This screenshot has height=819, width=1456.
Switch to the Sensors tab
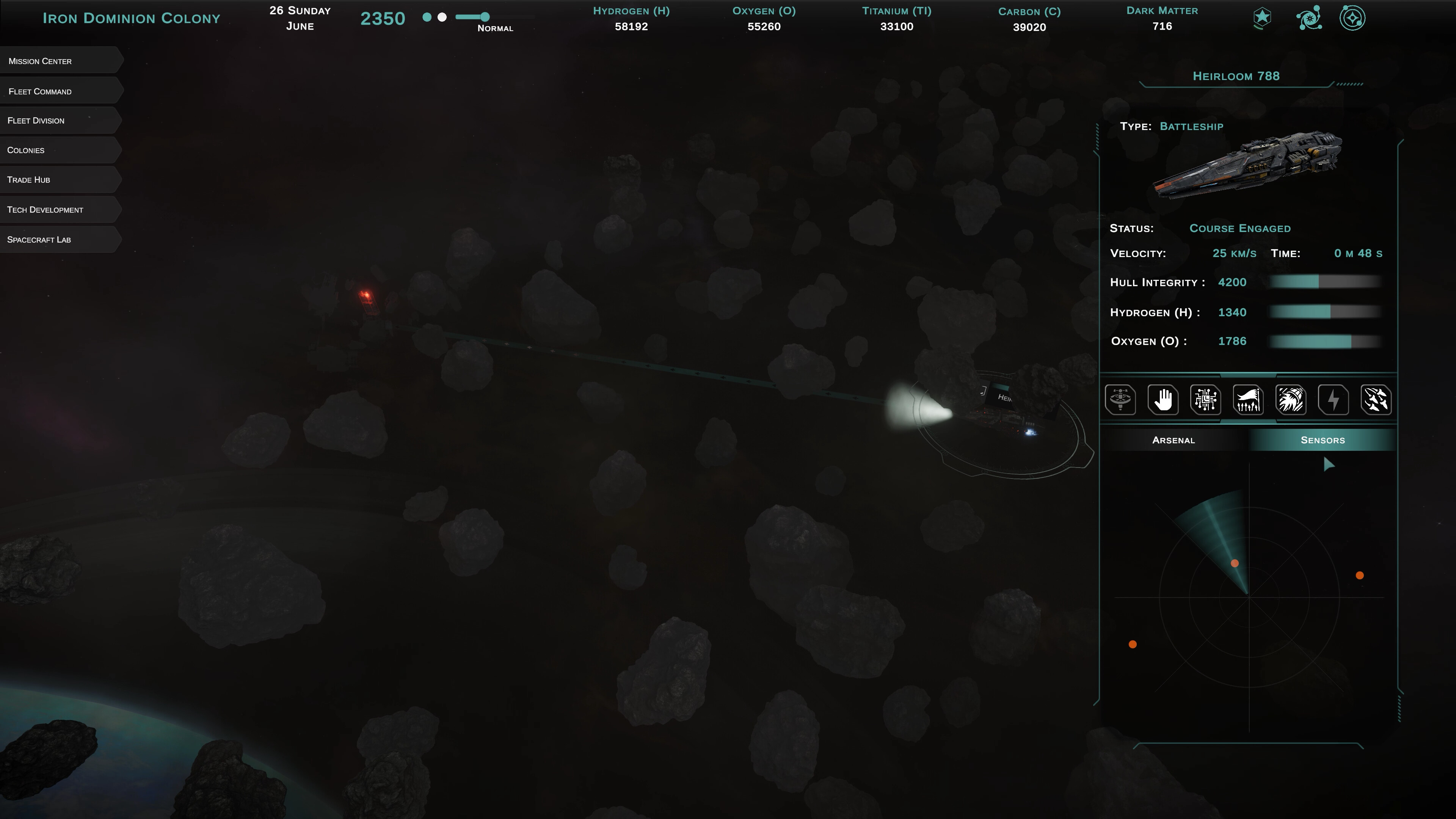click(1323, 440)
